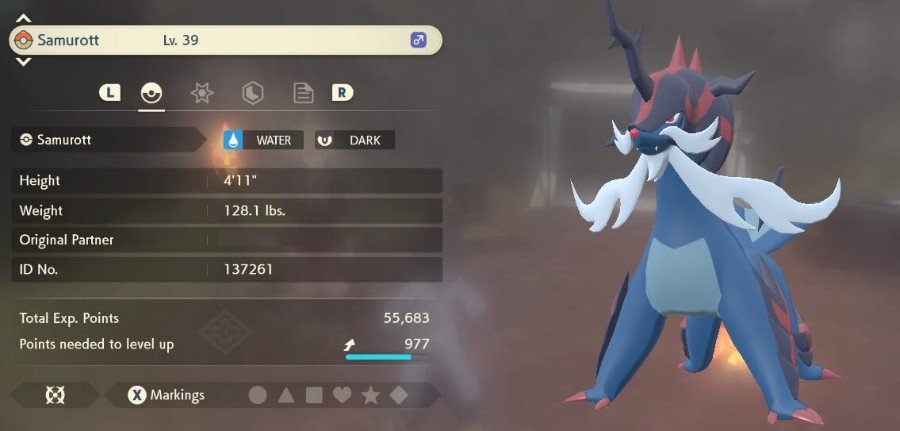Click the crossed-arrows icon beside Markings
Viewport: 900px width, 431px height.
[x=55, y=395]
